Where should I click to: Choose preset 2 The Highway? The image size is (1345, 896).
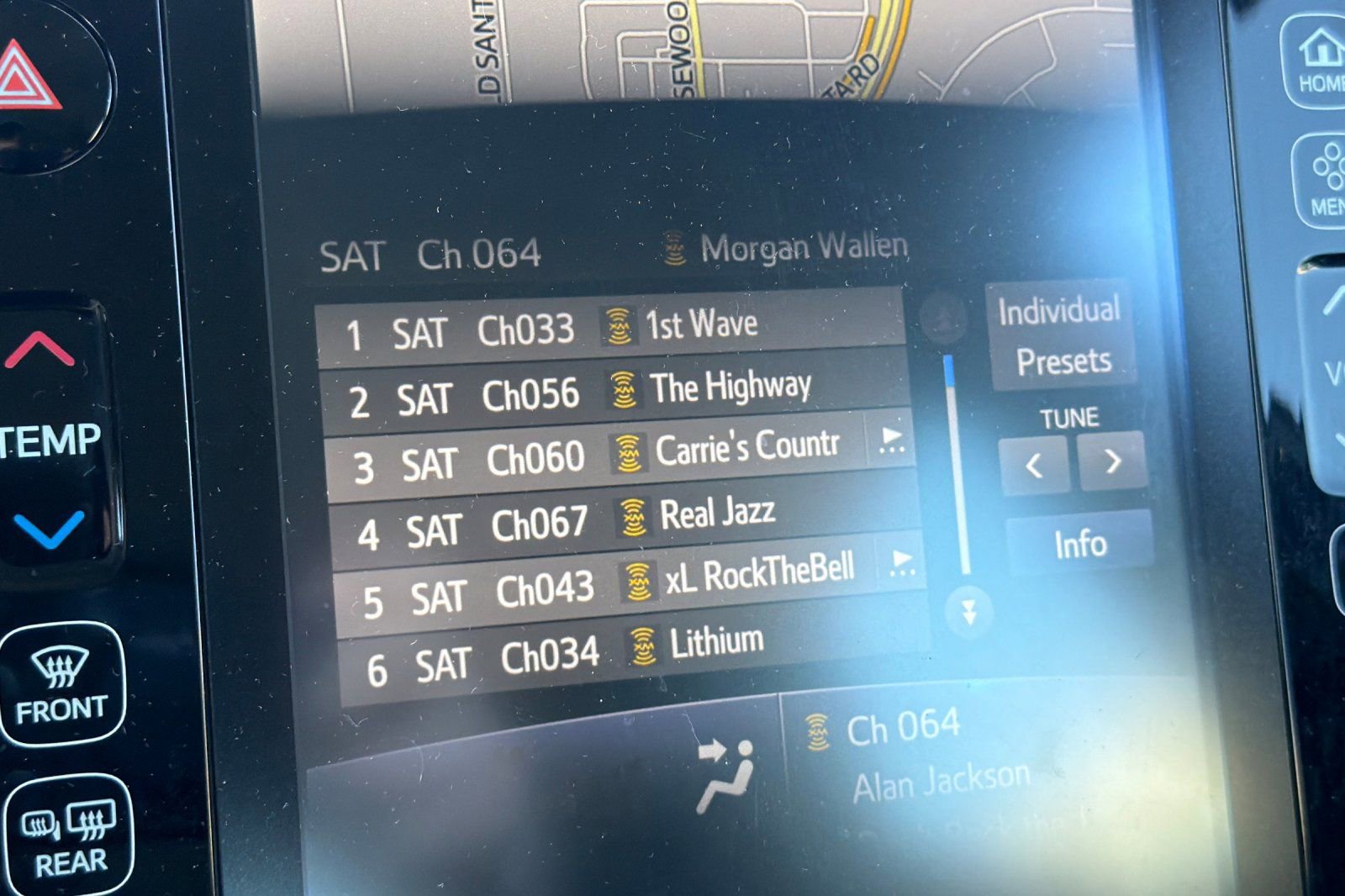click(614, 392)
